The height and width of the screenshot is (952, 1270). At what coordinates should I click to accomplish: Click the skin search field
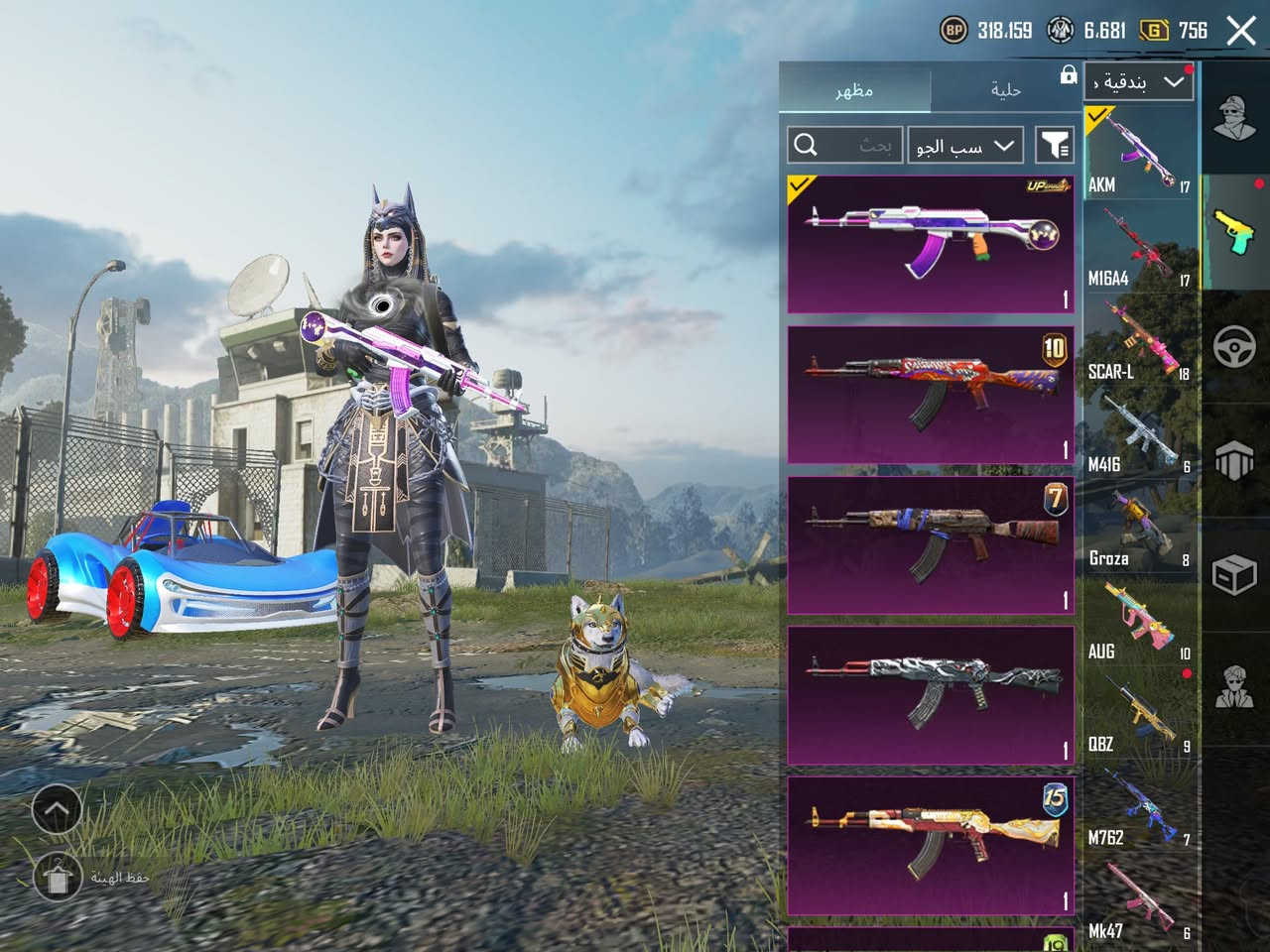845,146
